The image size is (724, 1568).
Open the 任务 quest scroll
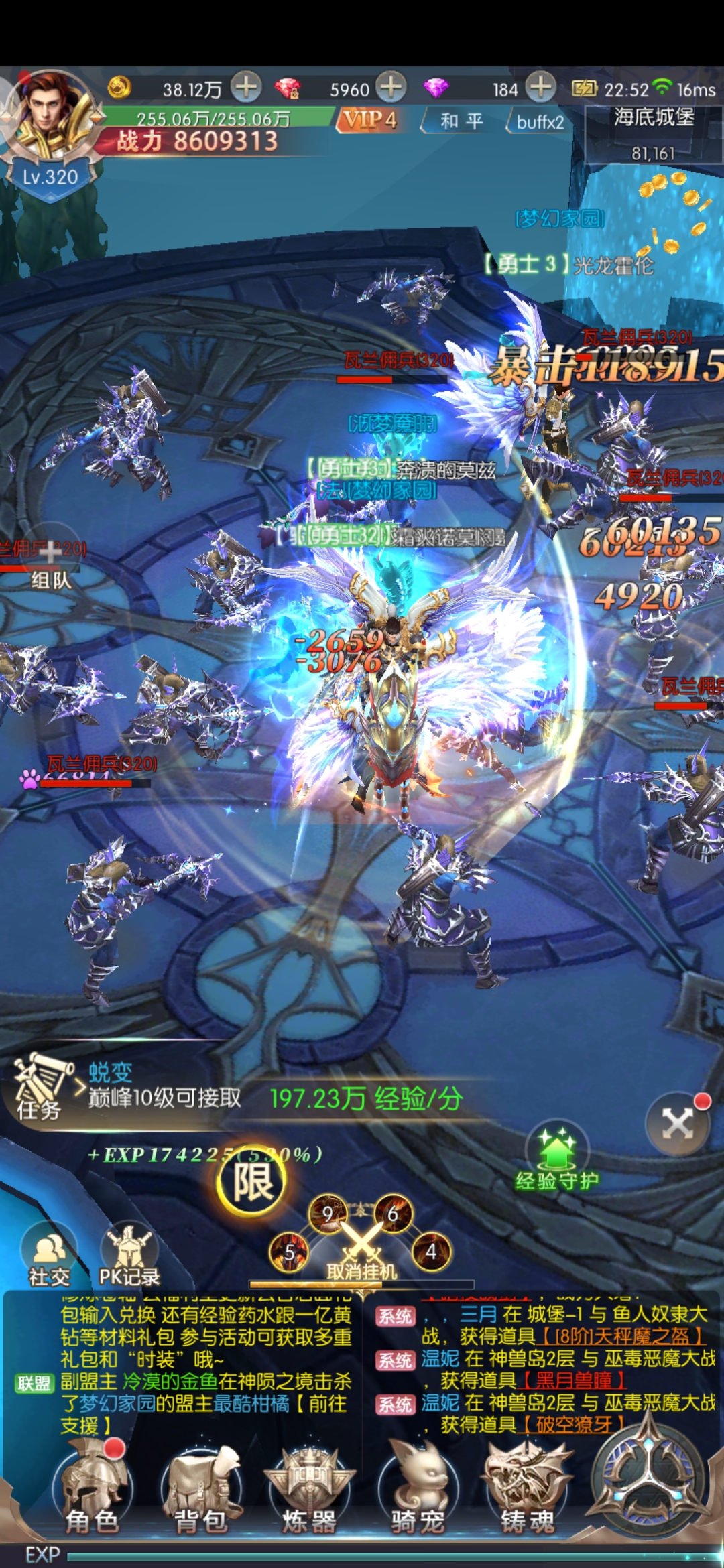click(42, 1087)
